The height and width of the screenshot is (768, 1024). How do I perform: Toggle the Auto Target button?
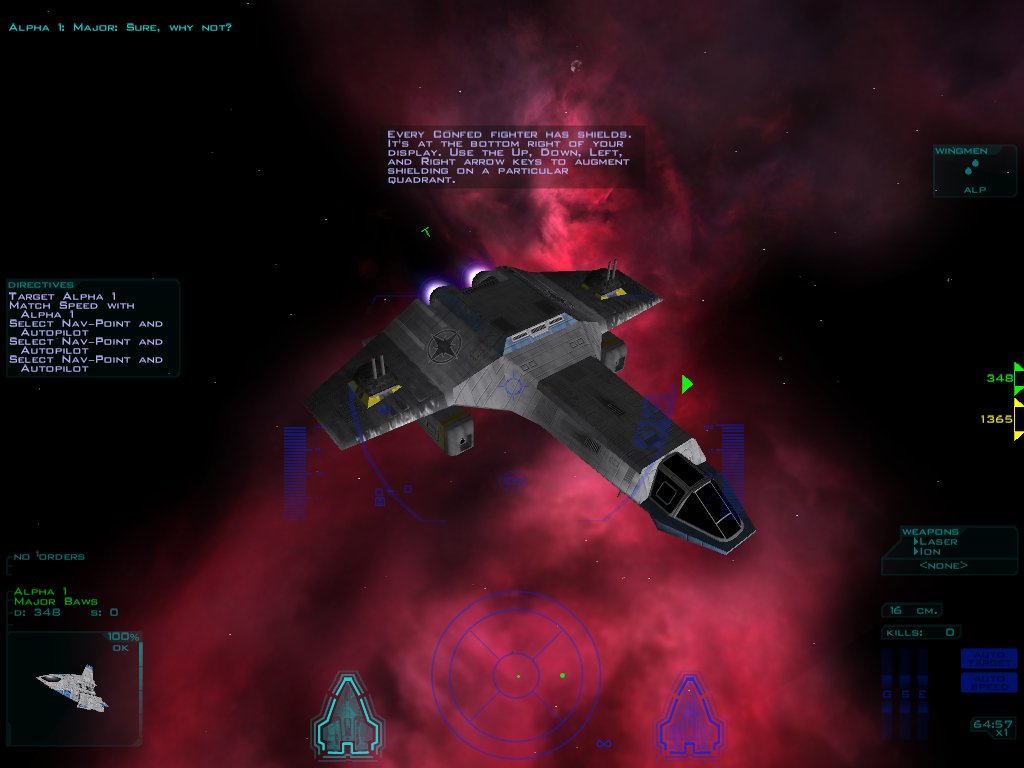988,658
